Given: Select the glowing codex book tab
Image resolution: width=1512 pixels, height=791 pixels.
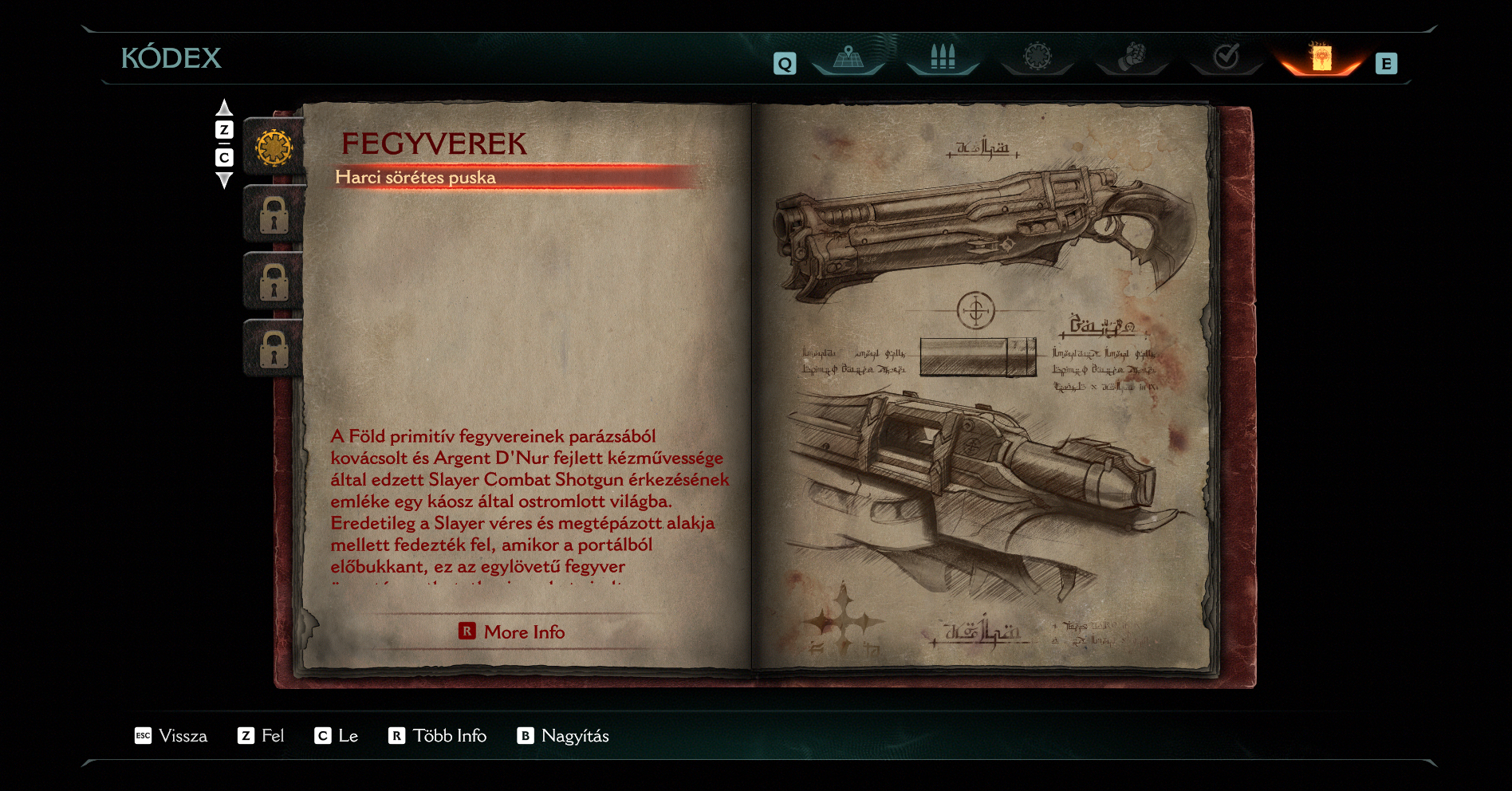Looking at the screenshot, I should point(1321,58).
